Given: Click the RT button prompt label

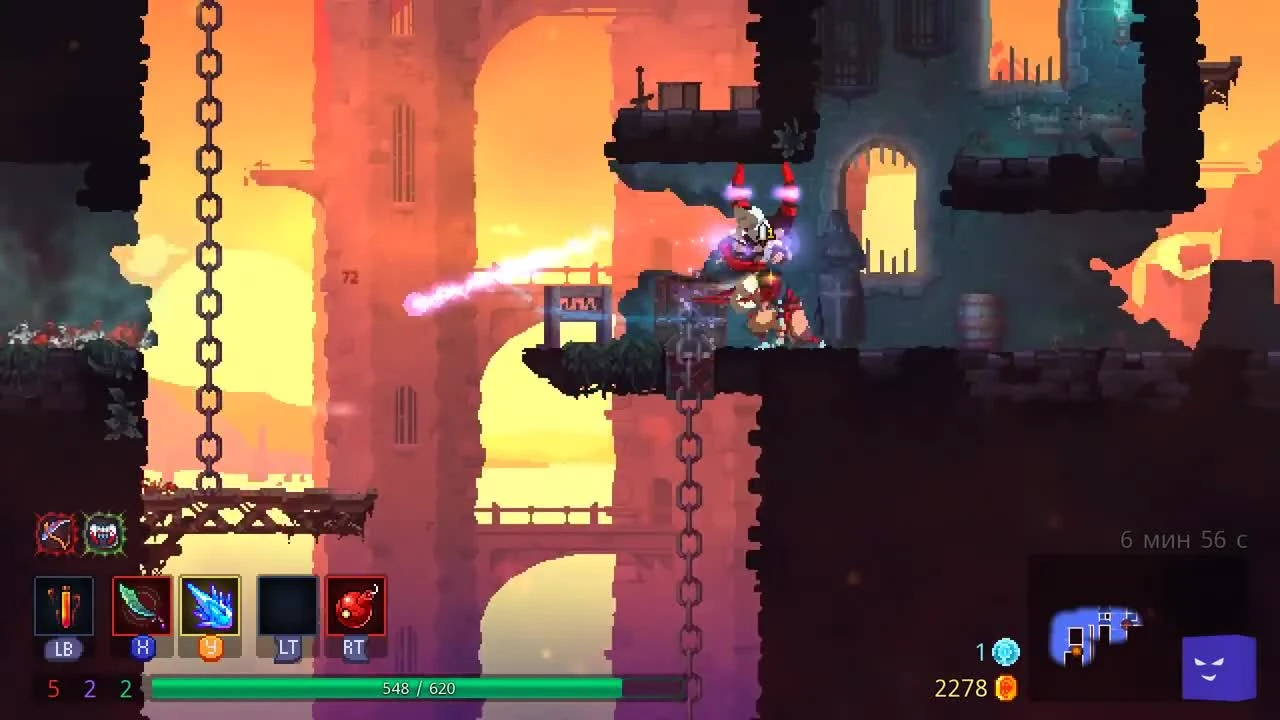Looking at the screenshot, I should 352,649.
